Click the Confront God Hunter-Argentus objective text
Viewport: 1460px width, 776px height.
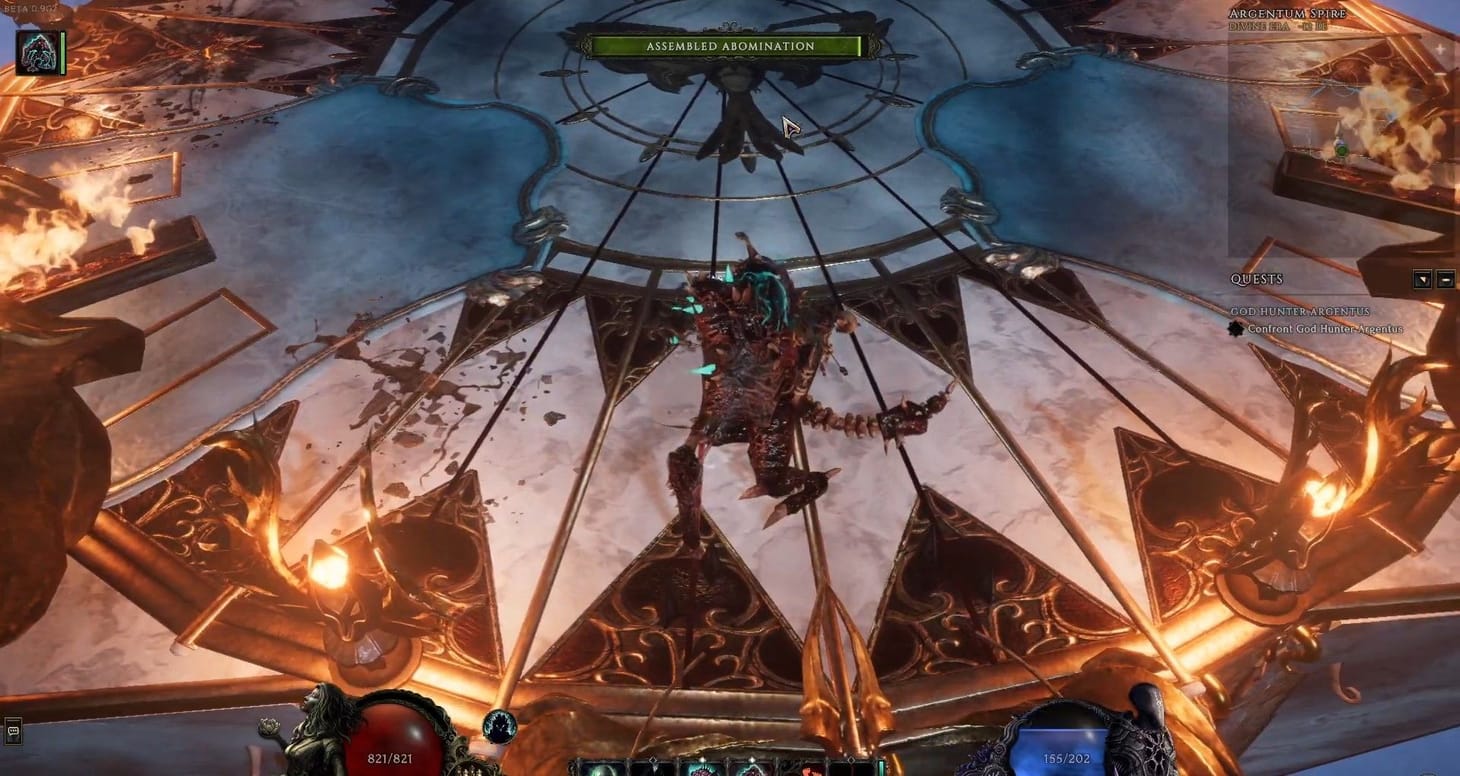(1325, 328)
